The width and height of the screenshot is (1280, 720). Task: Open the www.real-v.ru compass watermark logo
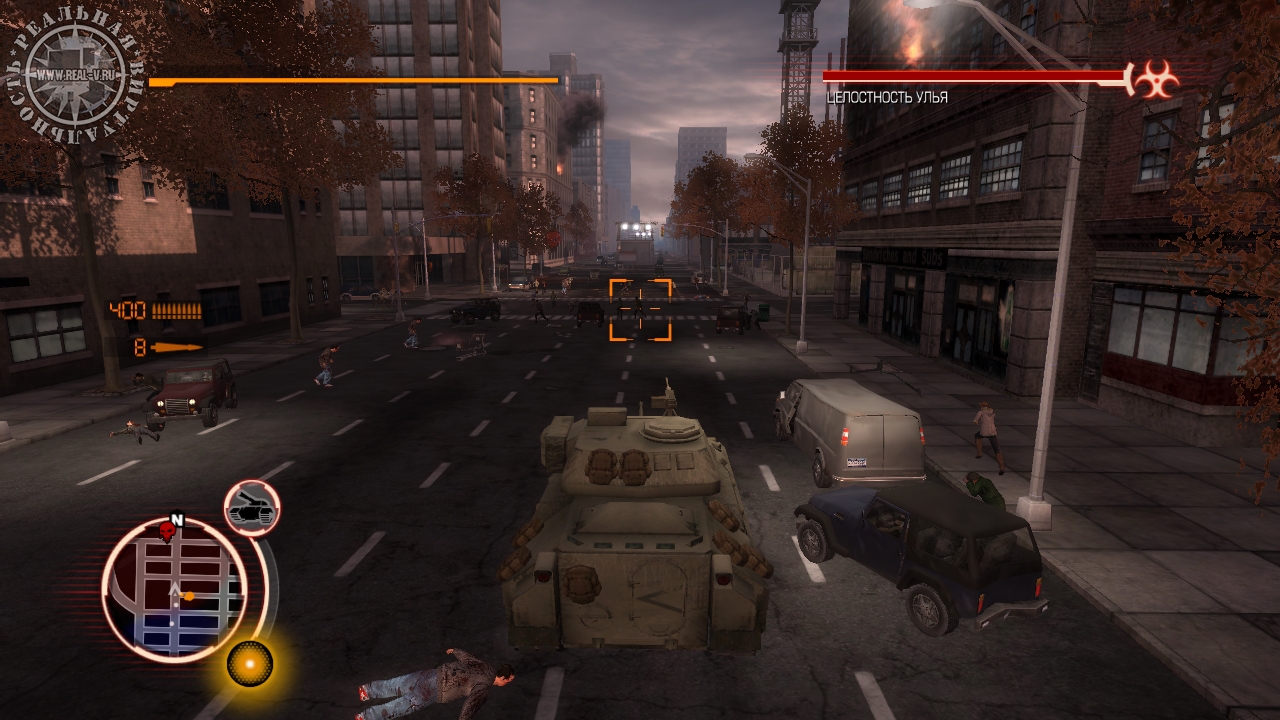coord(74,73)
